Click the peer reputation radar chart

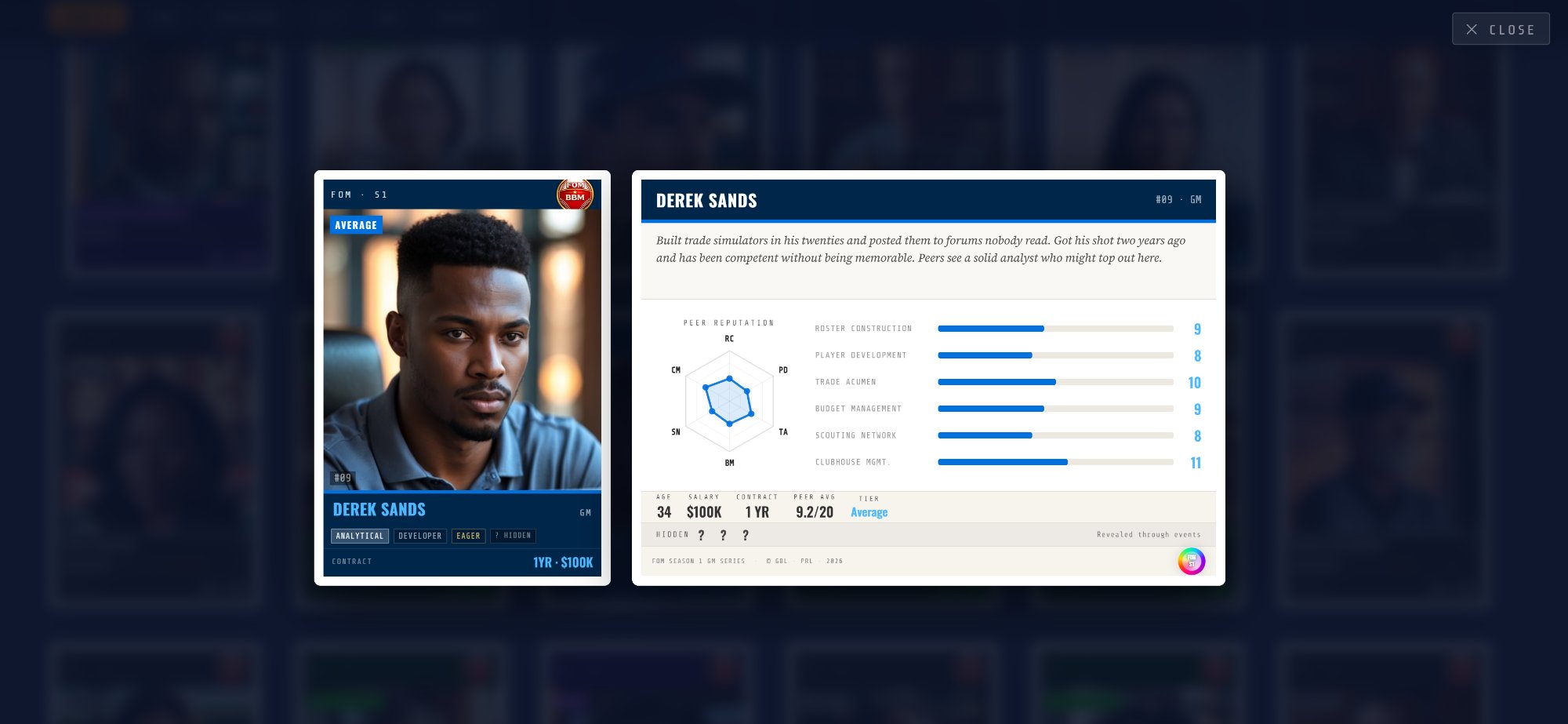(x=729, y=401)
